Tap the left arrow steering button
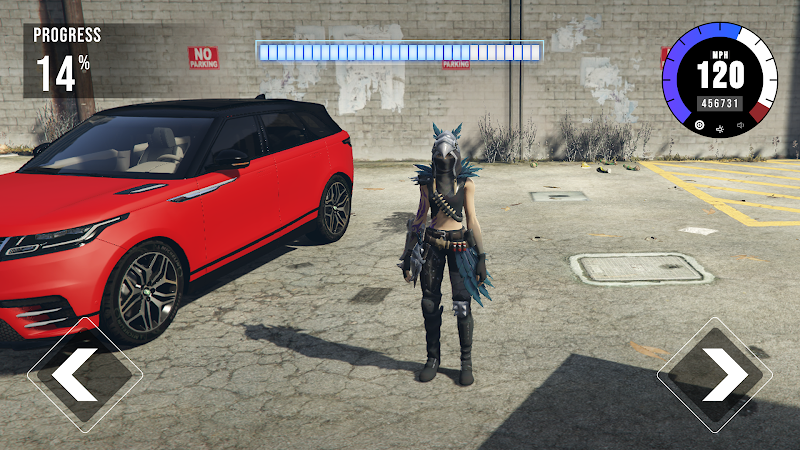 (84, 374)
